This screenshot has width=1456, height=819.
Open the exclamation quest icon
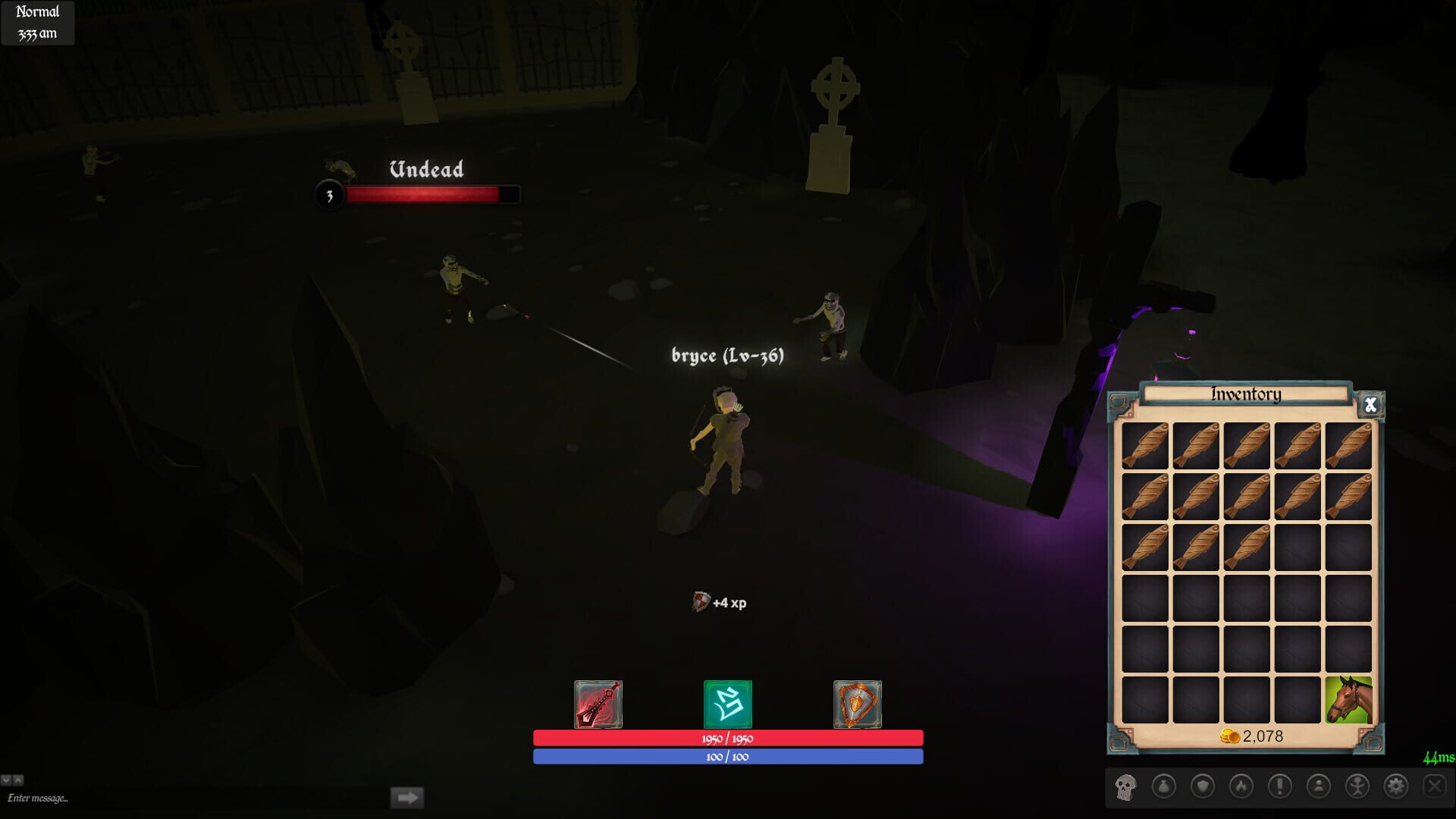1281,786
